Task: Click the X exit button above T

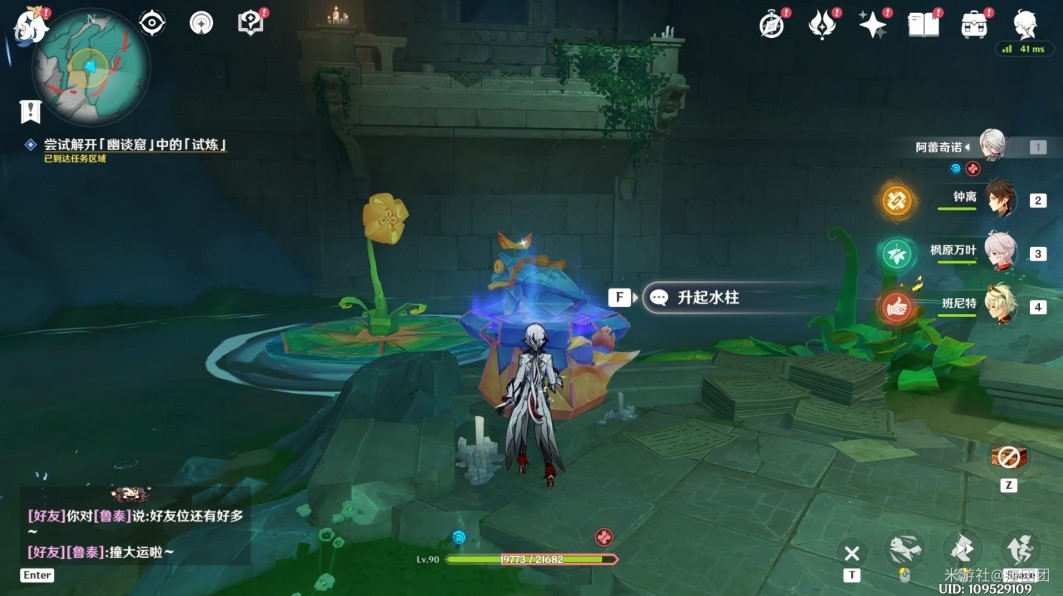Action: click(852, 552)
